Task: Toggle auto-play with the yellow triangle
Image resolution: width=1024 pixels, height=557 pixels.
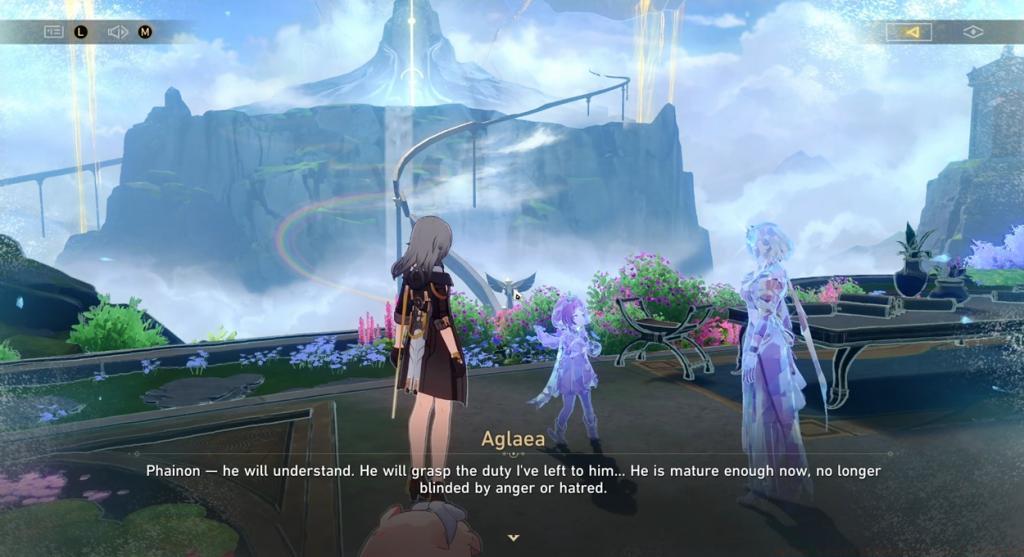Action: pyautogui.click(x=909, y=32)
